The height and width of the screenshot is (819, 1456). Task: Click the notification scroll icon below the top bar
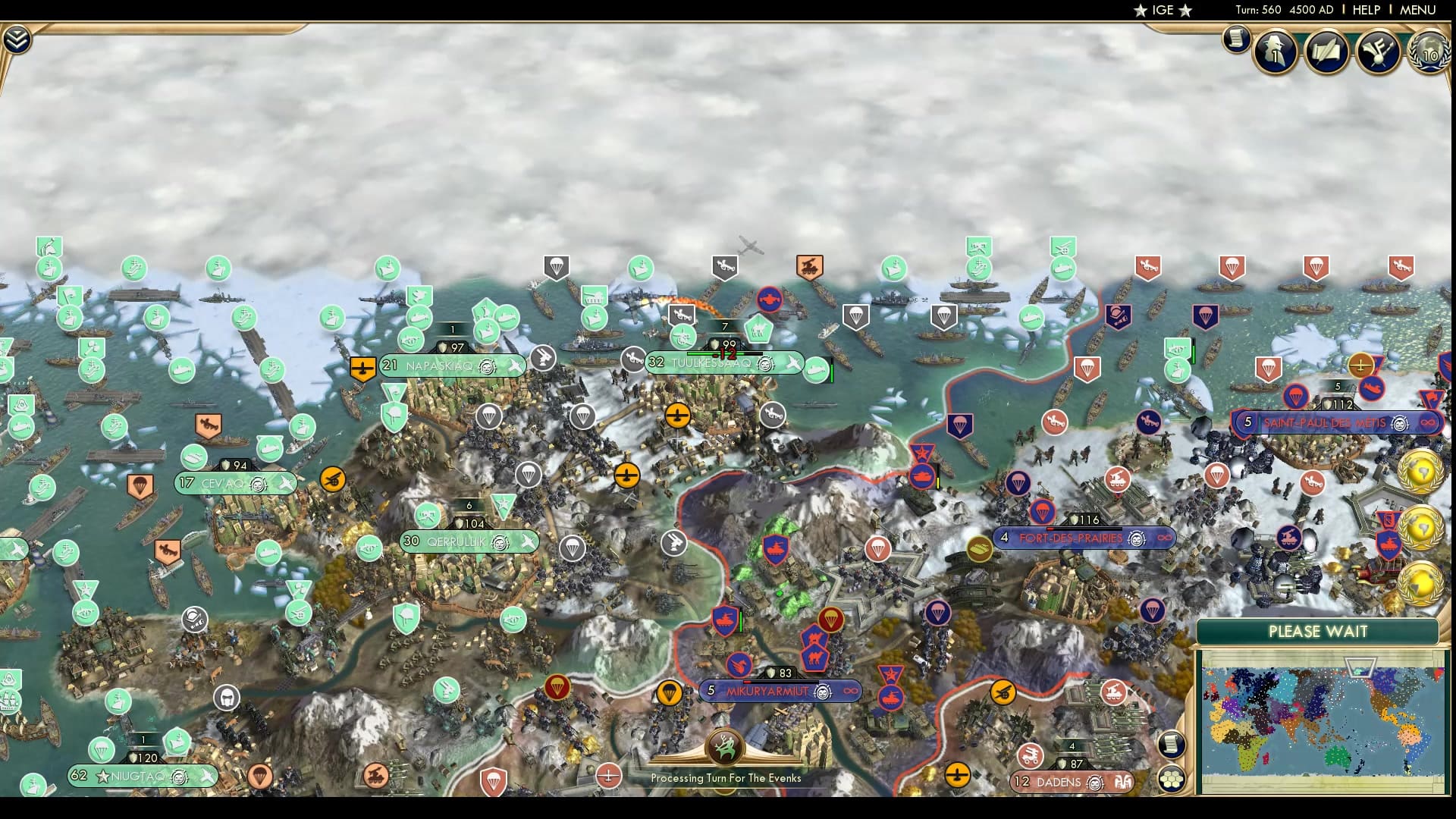click(1235, 37)
